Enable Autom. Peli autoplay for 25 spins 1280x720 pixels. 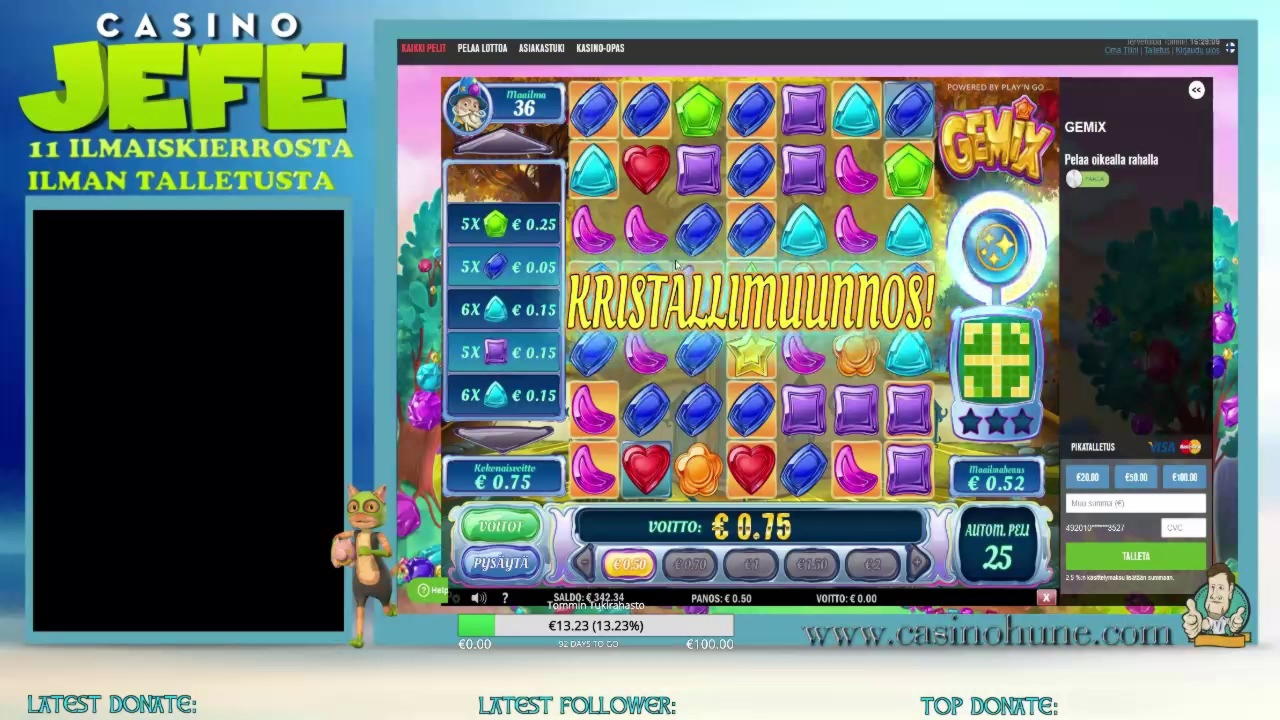click(997, 545)
